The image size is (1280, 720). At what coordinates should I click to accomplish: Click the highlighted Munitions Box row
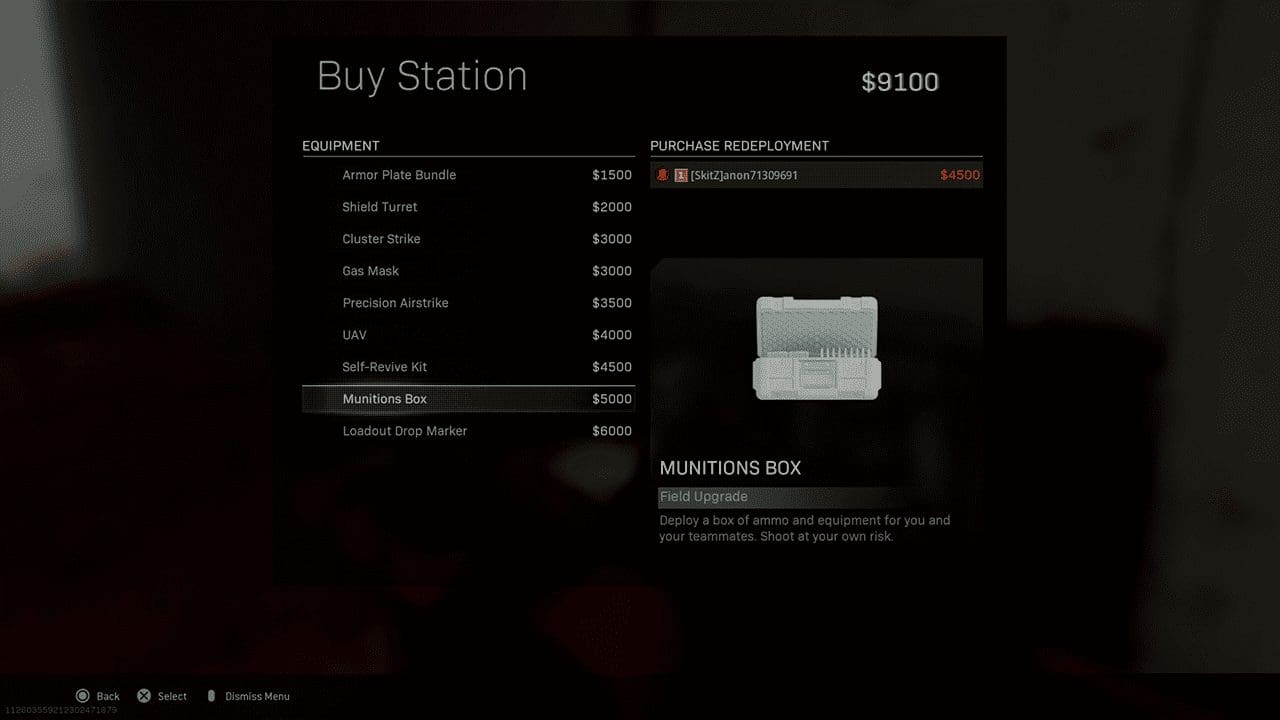468,399
